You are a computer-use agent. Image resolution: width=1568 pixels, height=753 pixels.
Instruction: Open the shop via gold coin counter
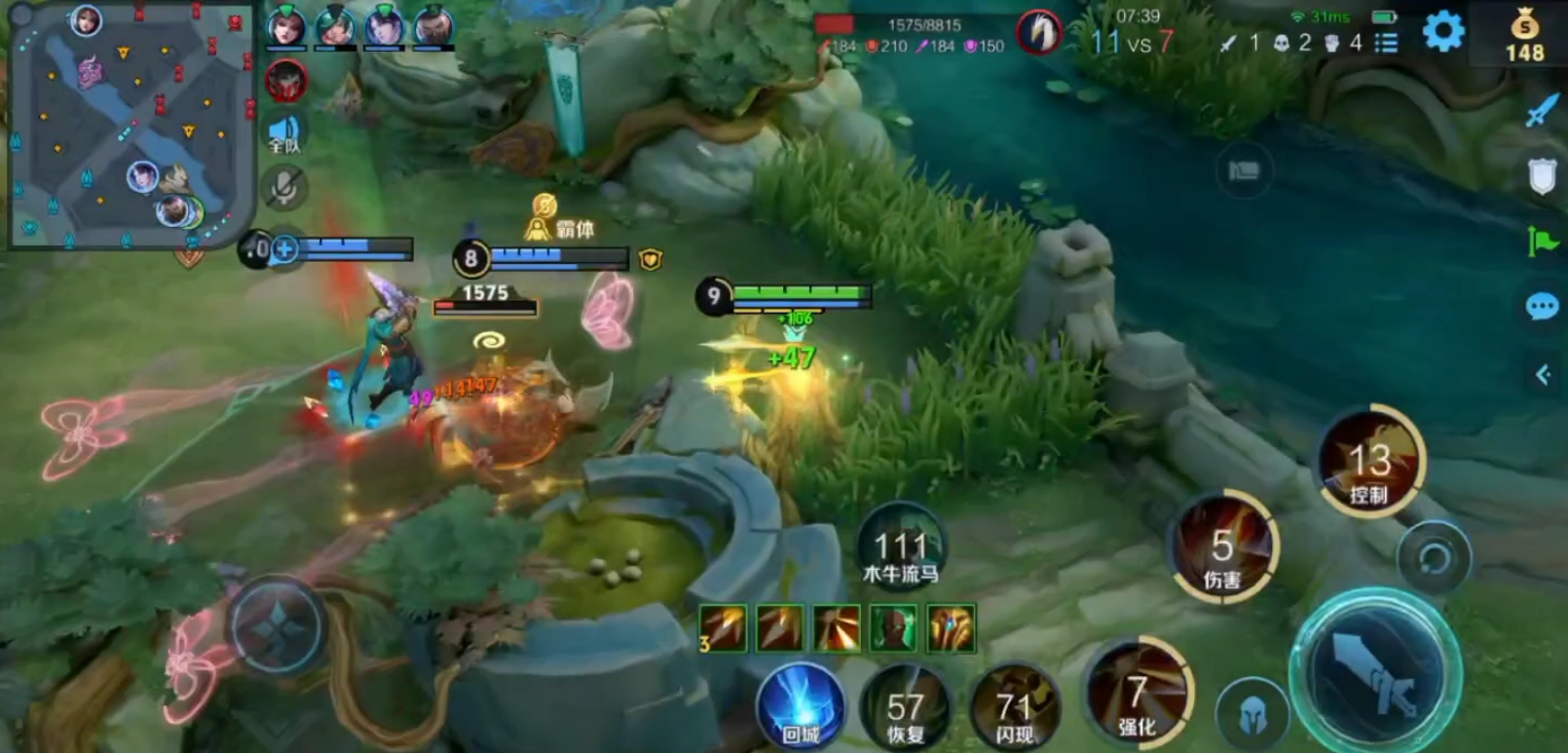[x=1524, y=35]
